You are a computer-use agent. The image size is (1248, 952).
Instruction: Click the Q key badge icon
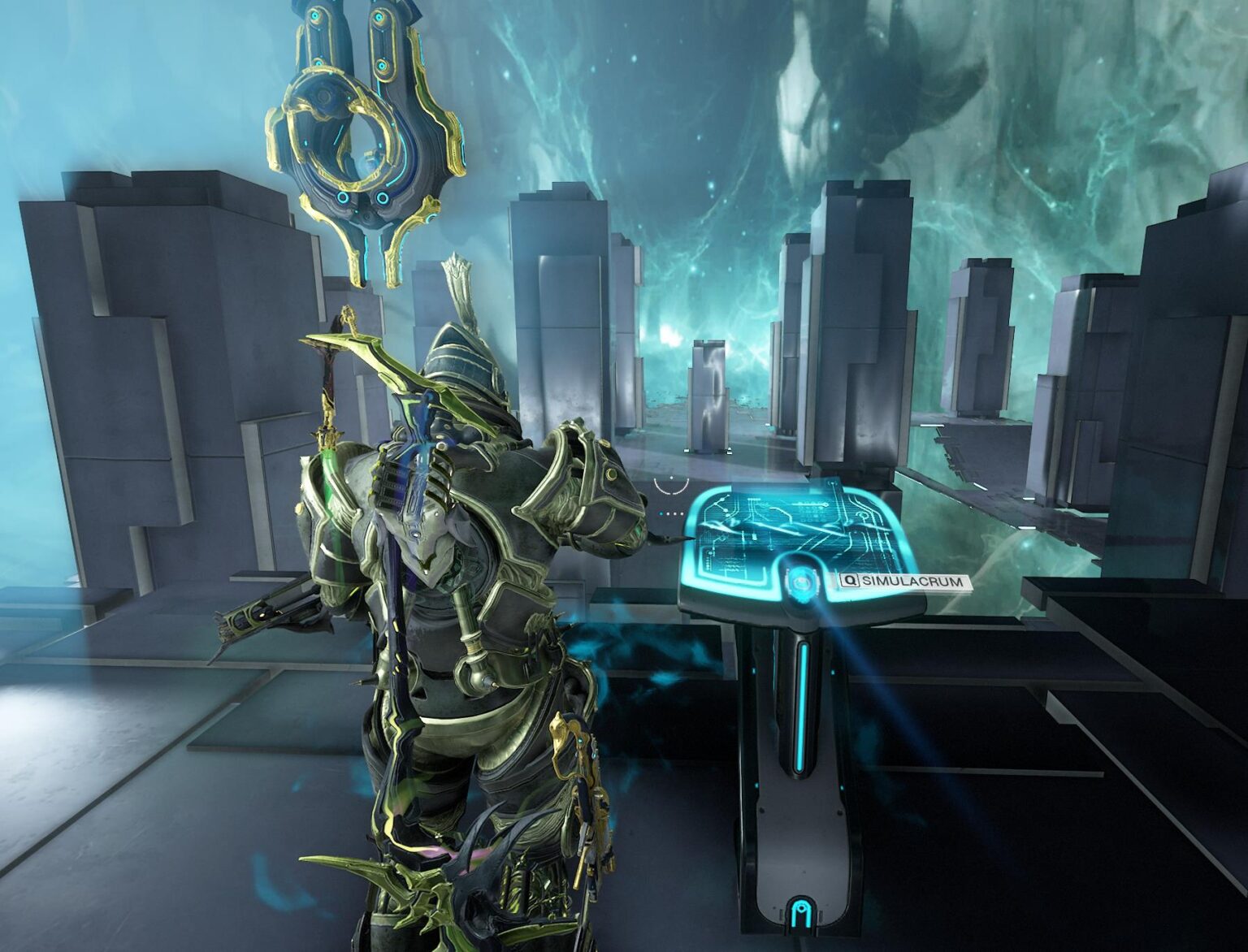[850, 581]
